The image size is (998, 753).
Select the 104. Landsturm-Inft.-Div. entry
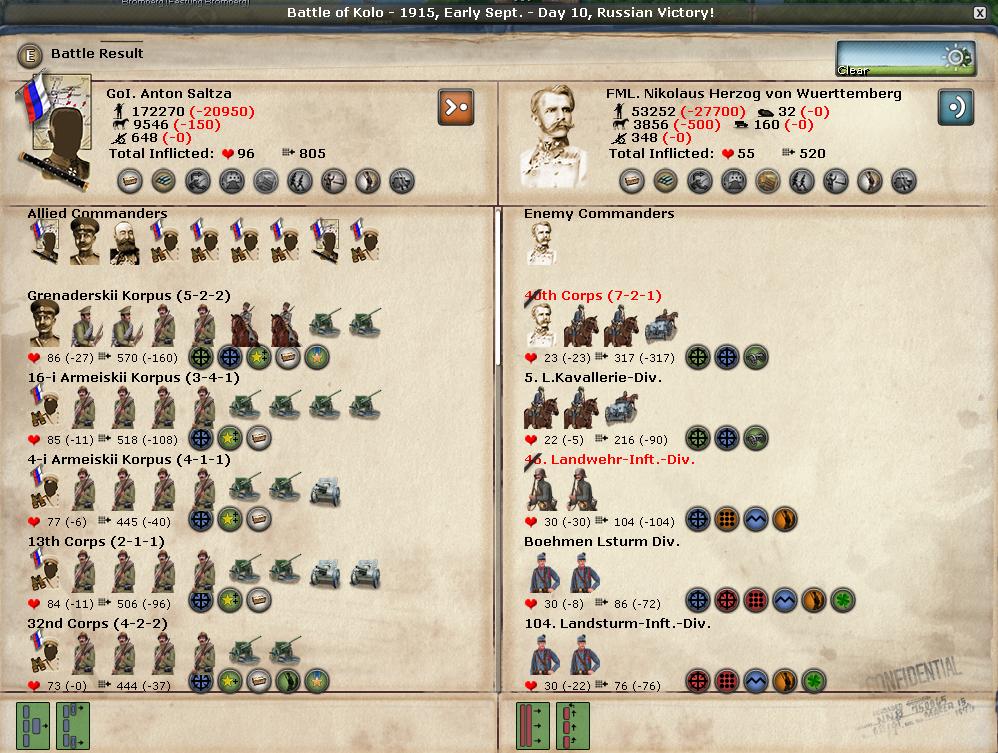coord(617,624)
